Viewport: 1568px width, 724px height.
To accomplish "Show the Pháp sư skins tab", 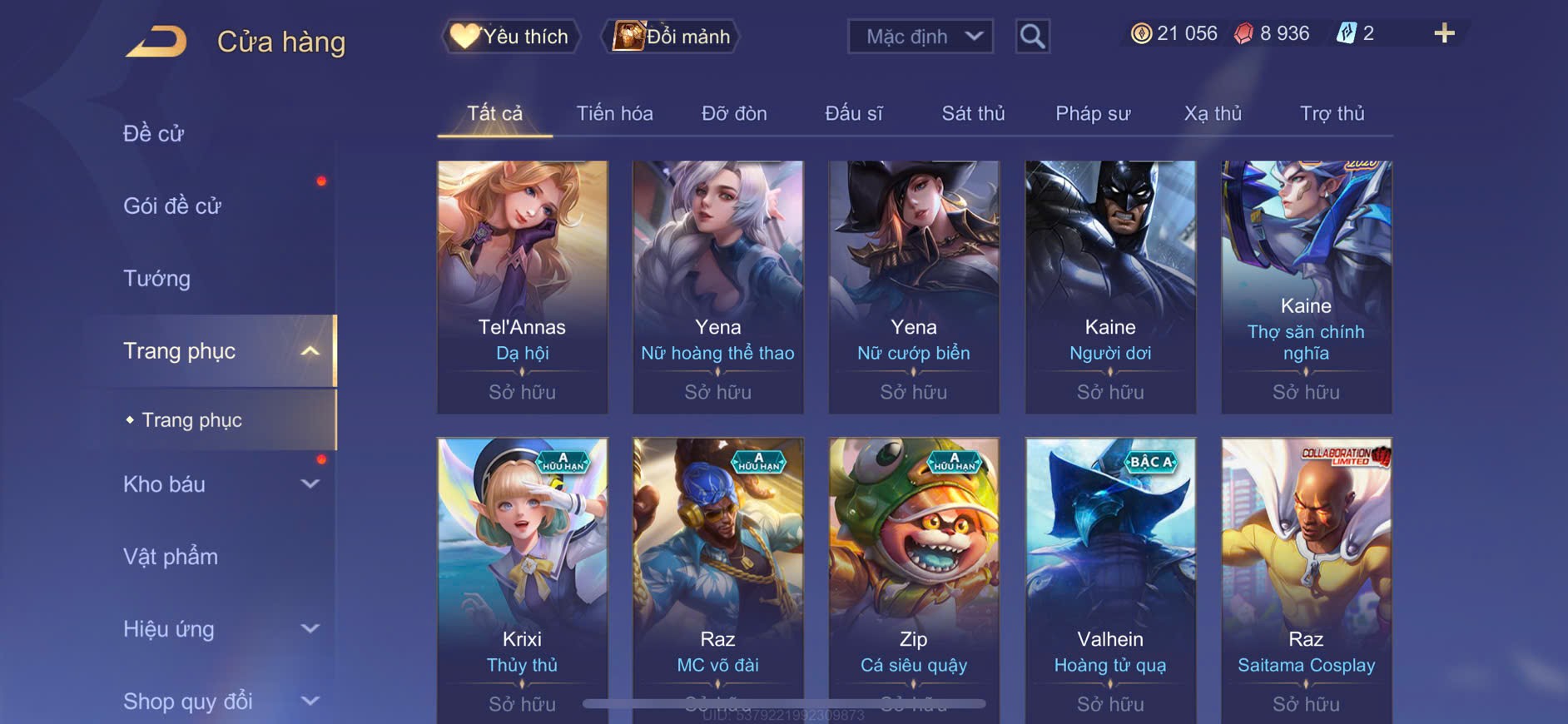I will tap(1093, 113).
